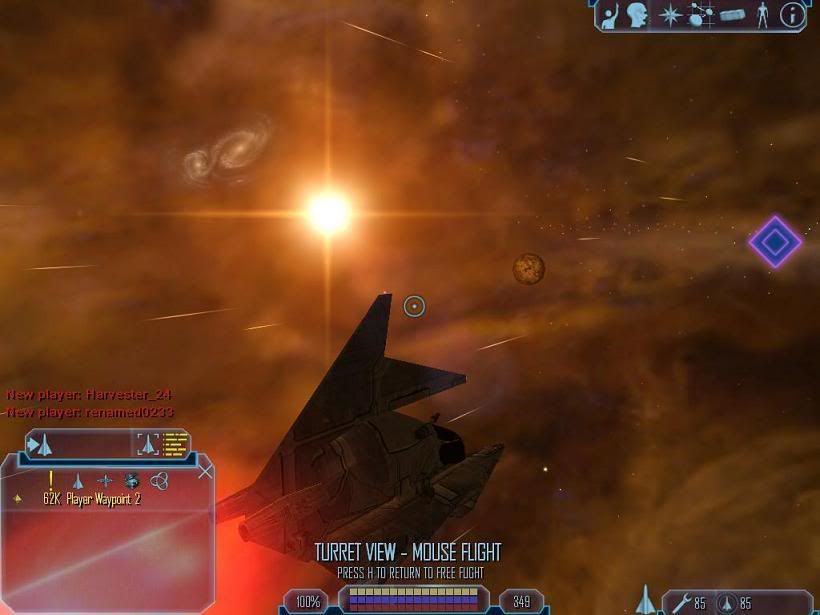Use nanobots via the wrench icon
Image resolution: width=820 pixels, height=615 pixels.
point(682,603)
